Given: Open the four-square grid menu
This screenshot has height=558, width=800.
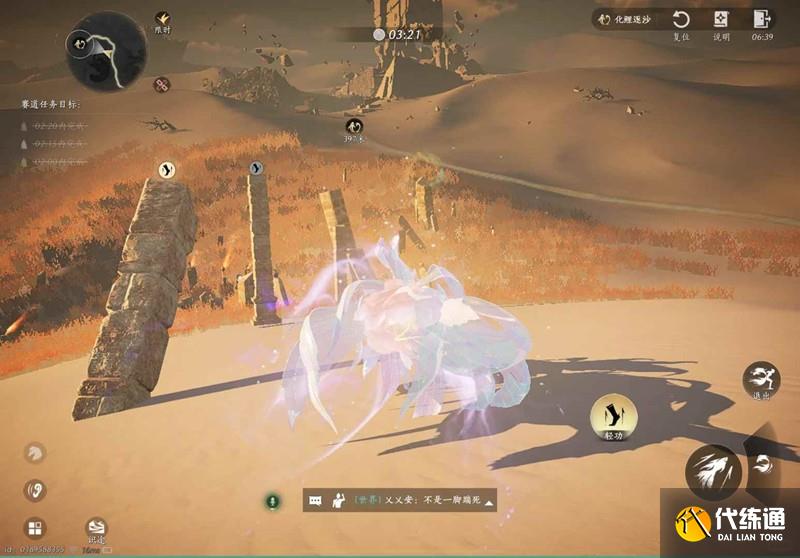Looking at the screenshot, I should [35, 528].
